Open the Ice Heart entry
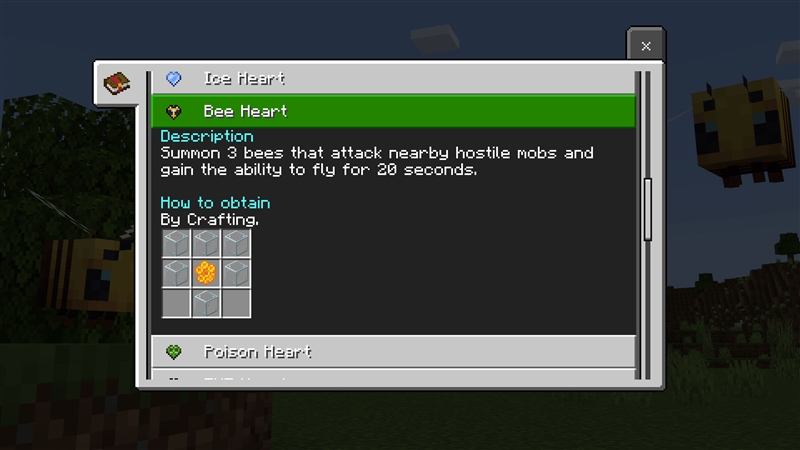Viewport: 800px width, 450px height. pyautogui.click(x=392, y=78)
